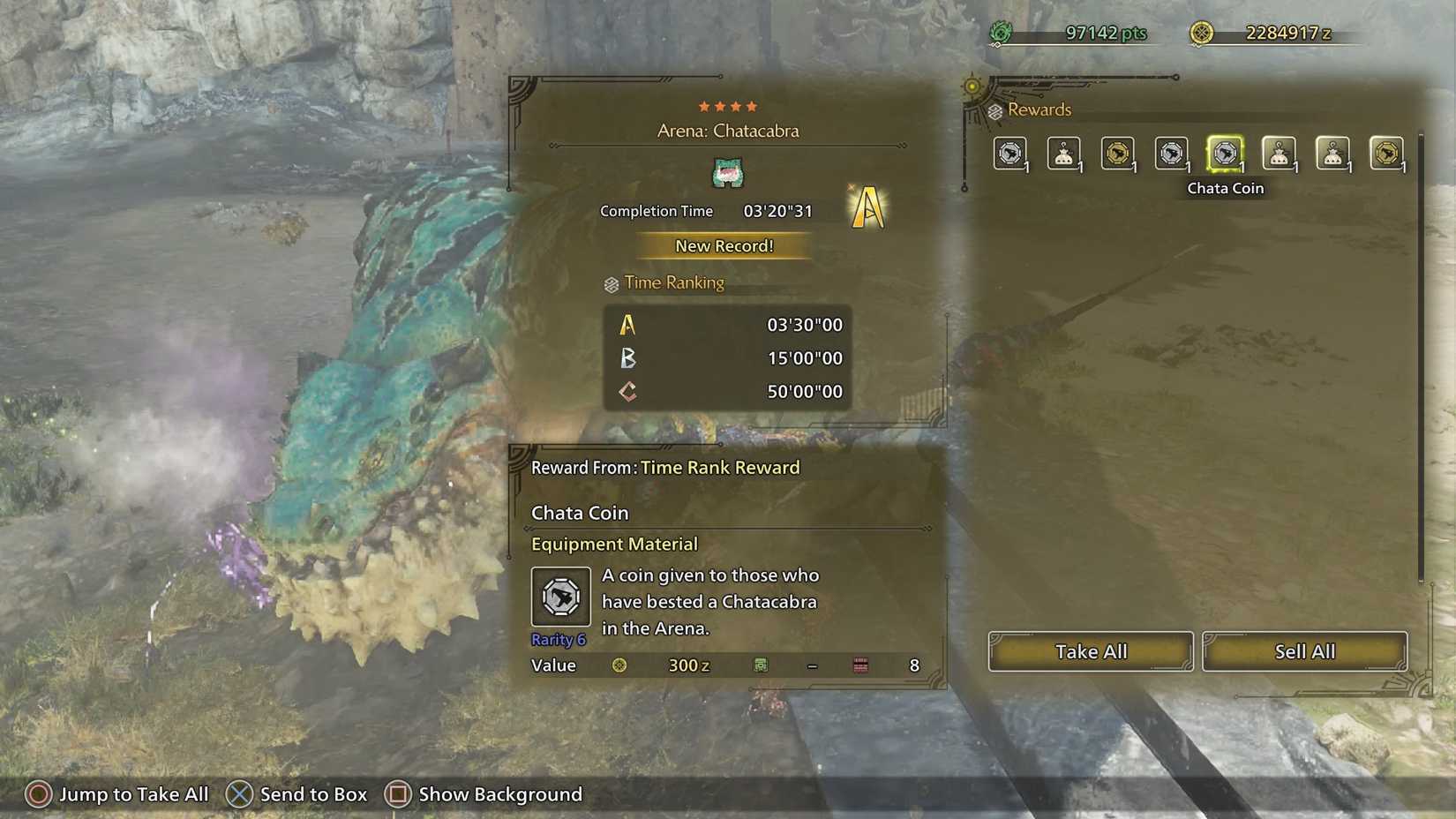Click the green box icon in Value row
The width and height of the screenshot is (1456, 819).
[762, 665]
